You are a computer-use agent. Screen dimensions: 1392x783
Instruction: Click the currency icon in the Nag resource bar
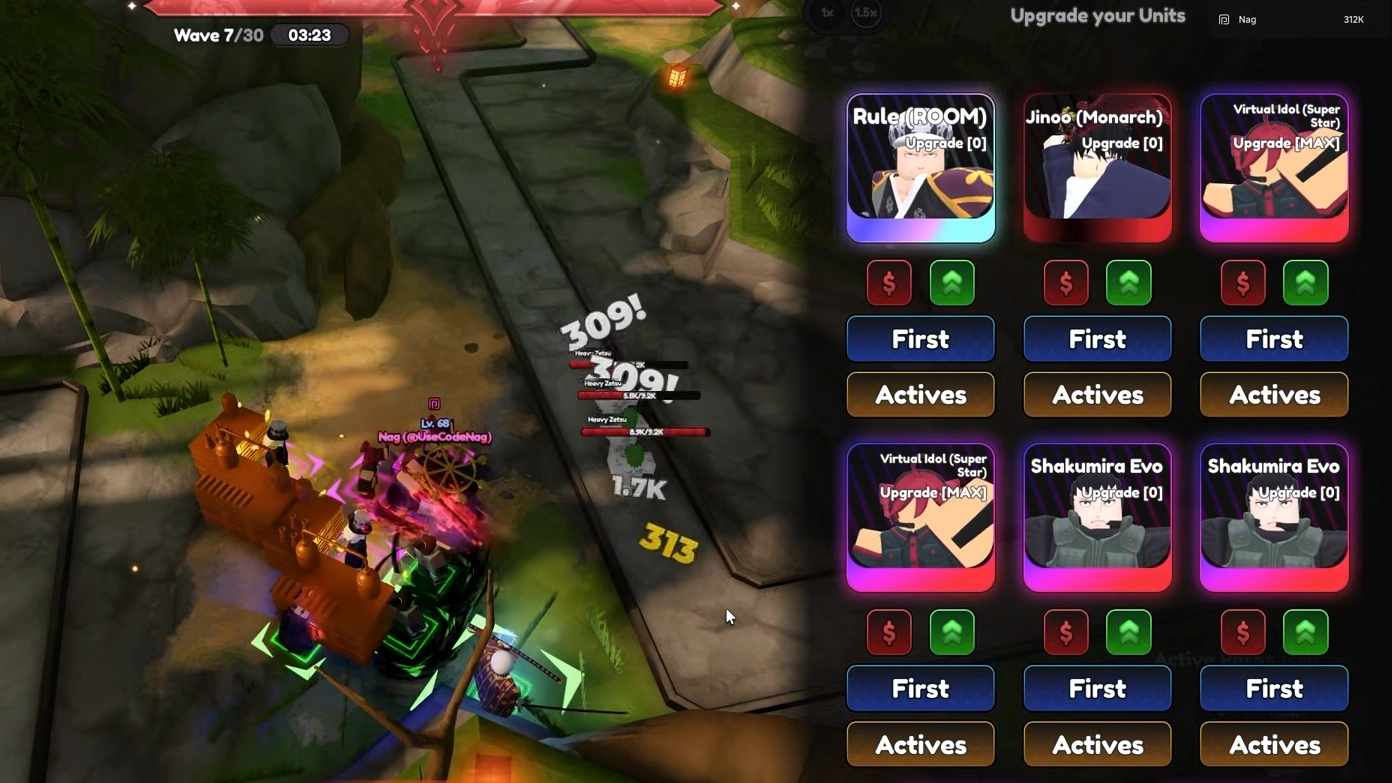[x=1223, y=19]
